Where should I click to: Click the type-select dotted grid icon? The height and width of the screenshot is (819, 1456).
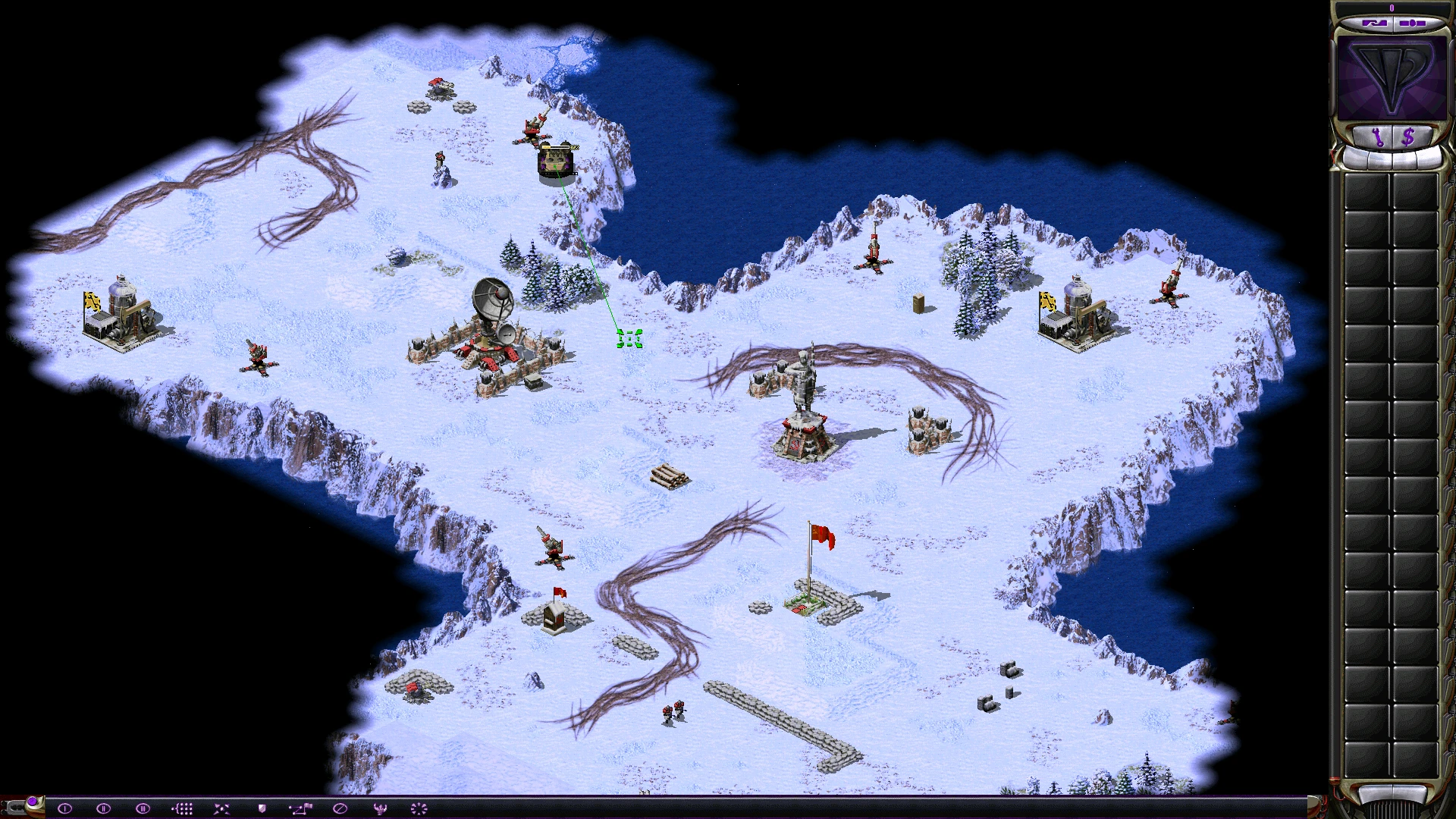click(x=182, y=808)
